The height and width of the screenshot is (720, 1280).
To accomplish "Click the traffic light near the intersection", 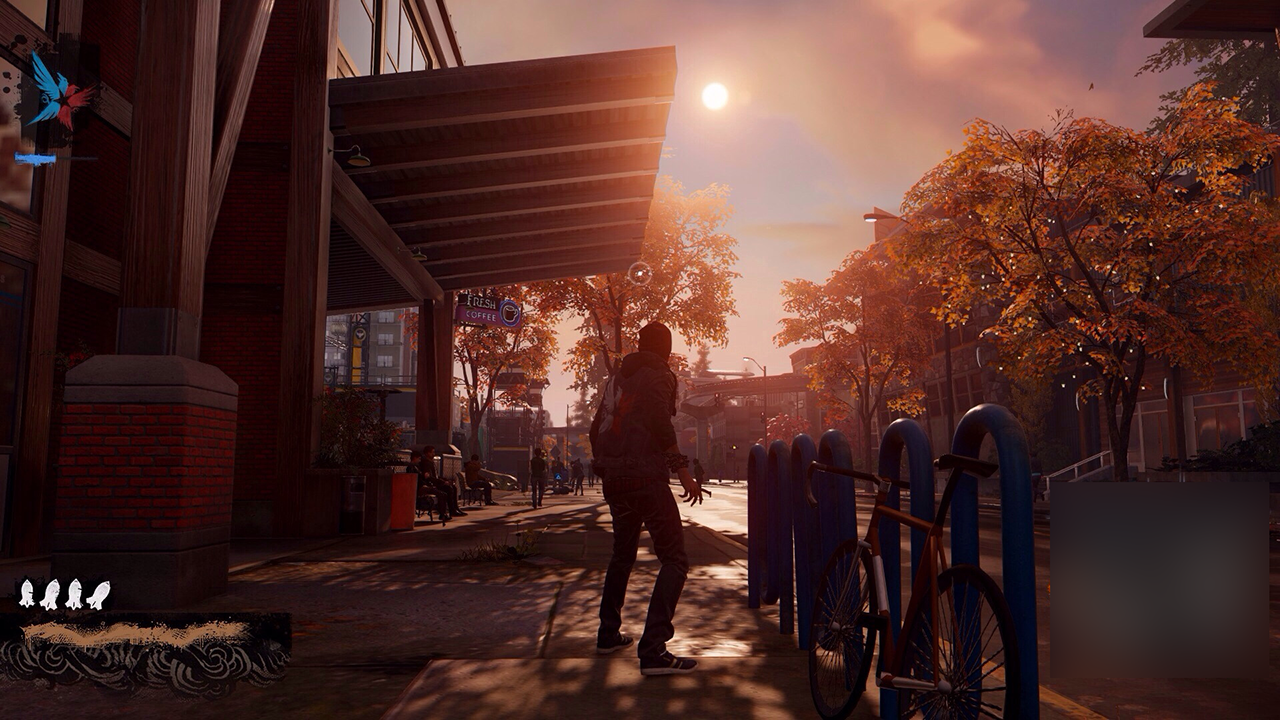I will coord(717,398).
